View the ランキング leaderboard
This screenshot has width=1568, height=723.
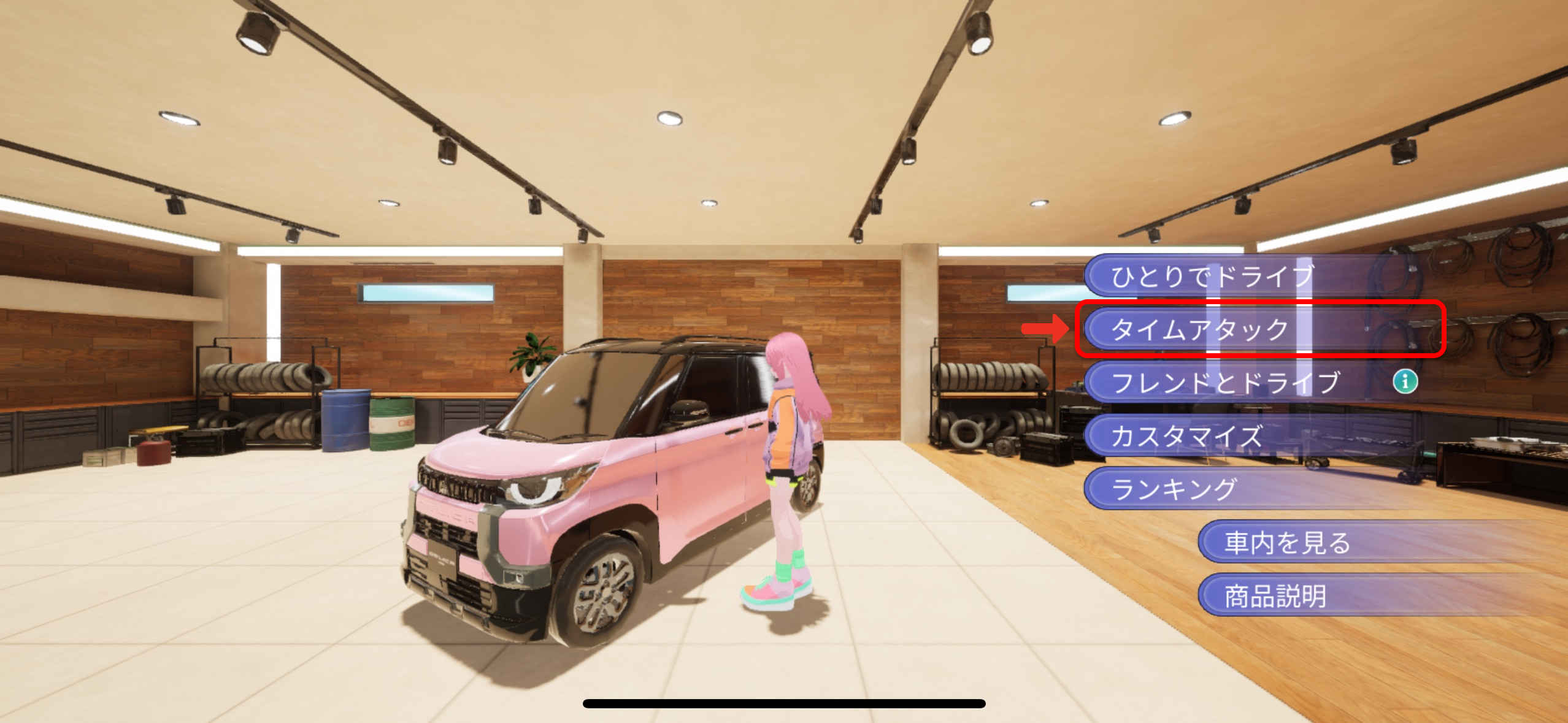pyautogui.click(x=1174, y=489)
